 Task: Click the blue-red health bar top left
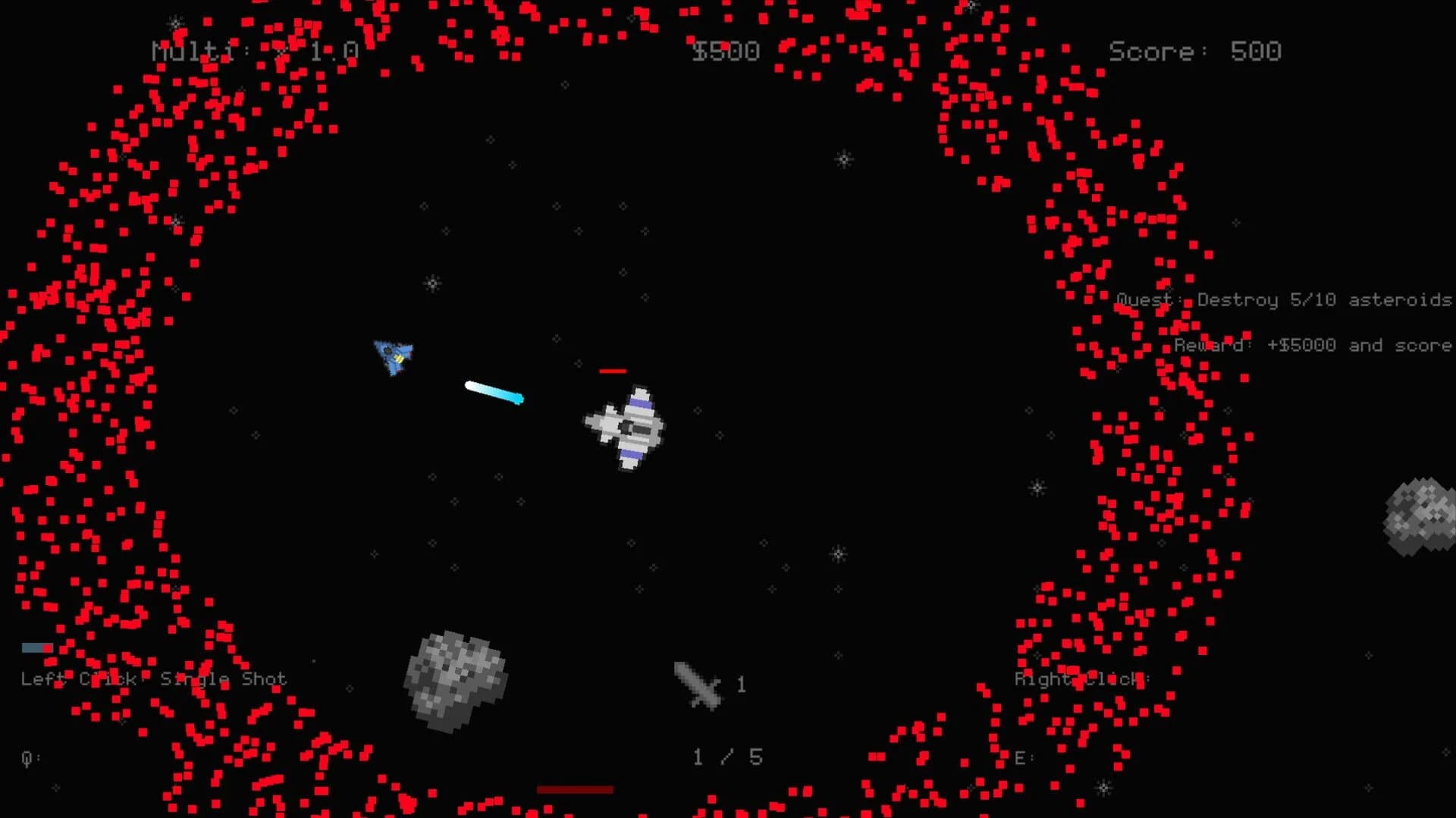point(38,647)
